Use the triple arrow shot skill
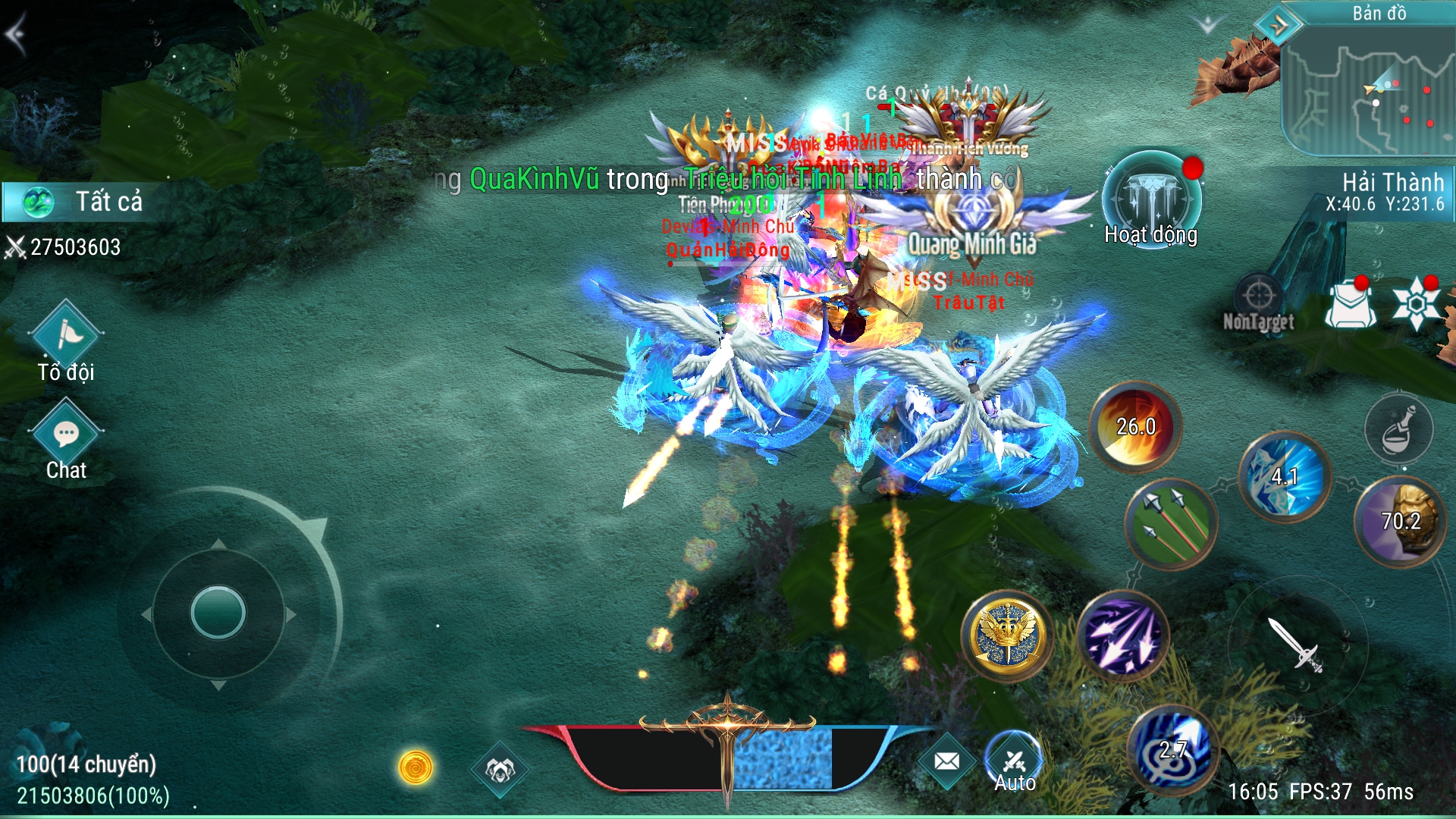The height and width of the screenshot is (819, 1456). point(1171,523)
